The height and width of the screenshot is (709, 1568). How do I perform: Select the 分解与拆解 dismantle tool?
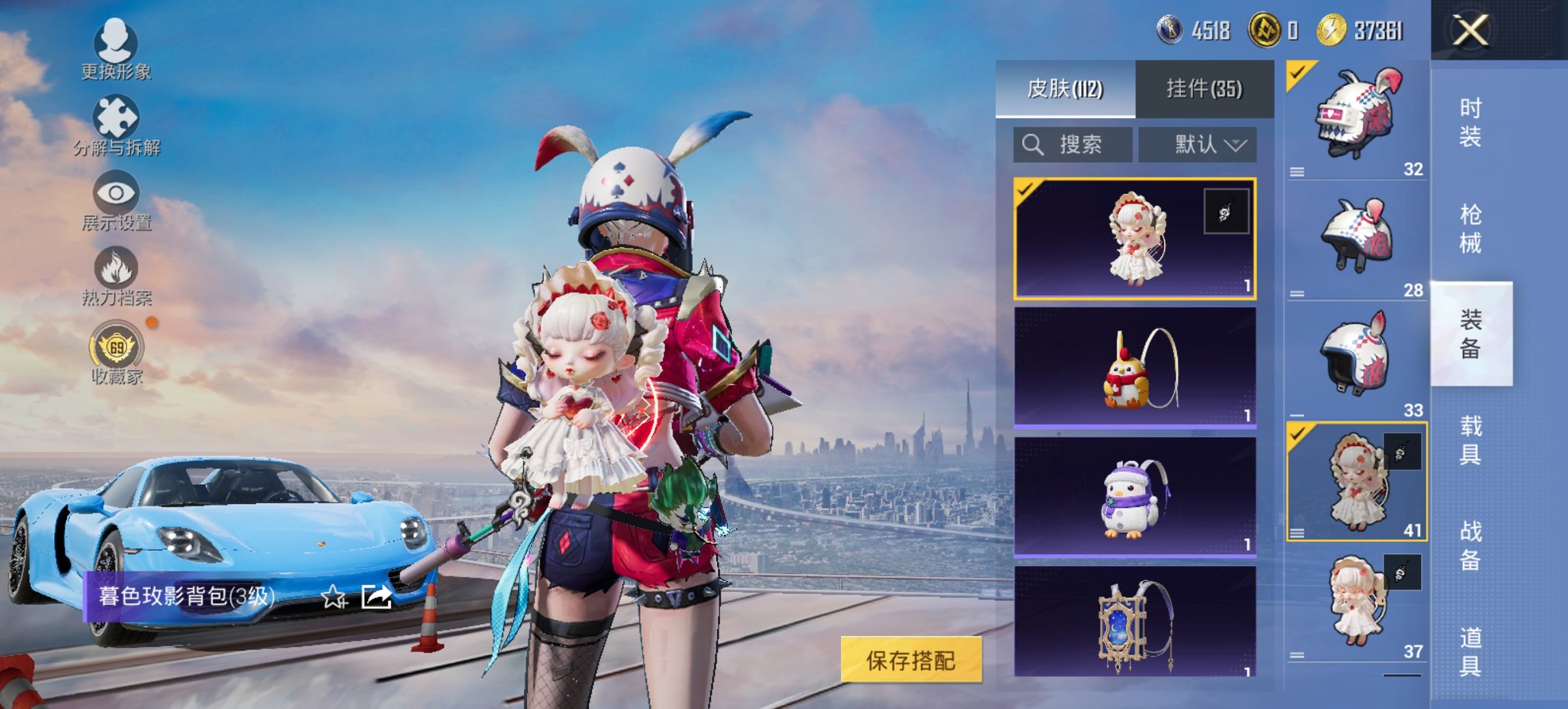click(116, 123)
